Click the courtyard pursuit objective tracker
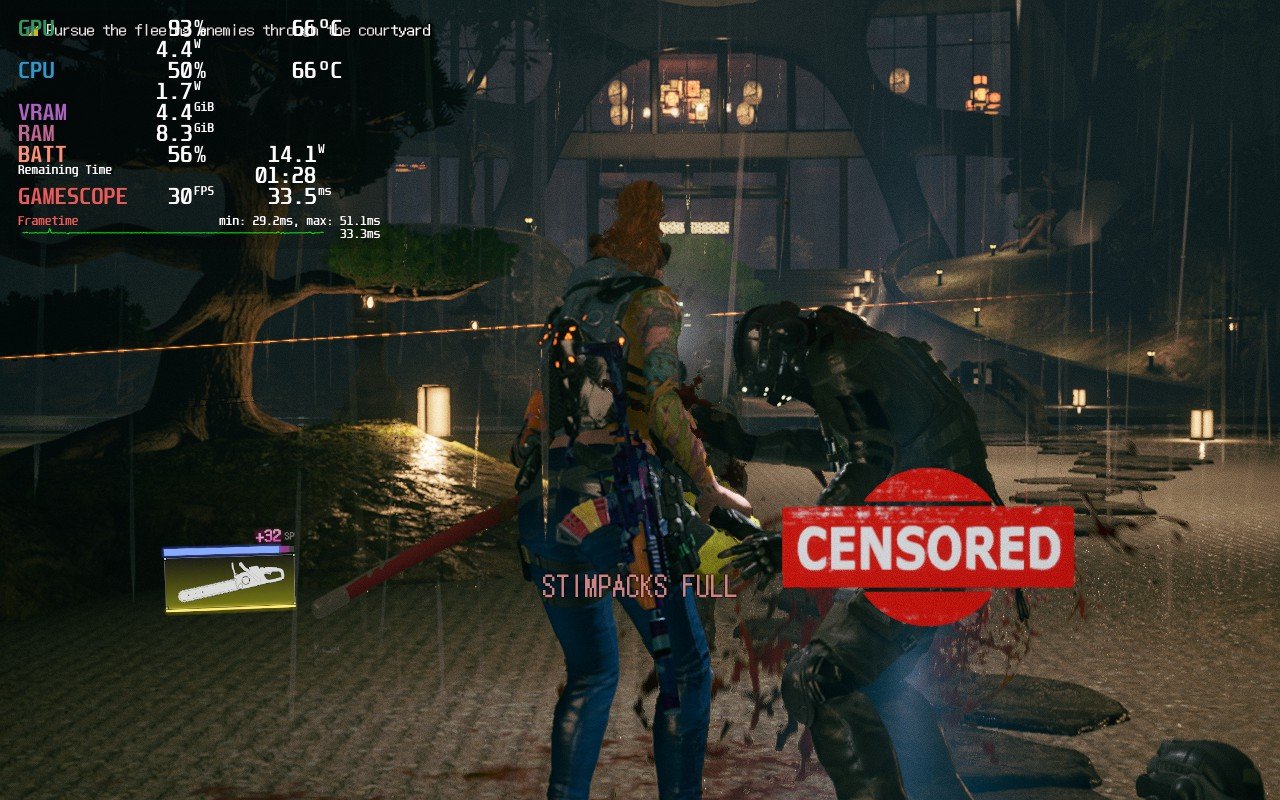The width and height of the screenshot is (1280, 800). point(236,30)
